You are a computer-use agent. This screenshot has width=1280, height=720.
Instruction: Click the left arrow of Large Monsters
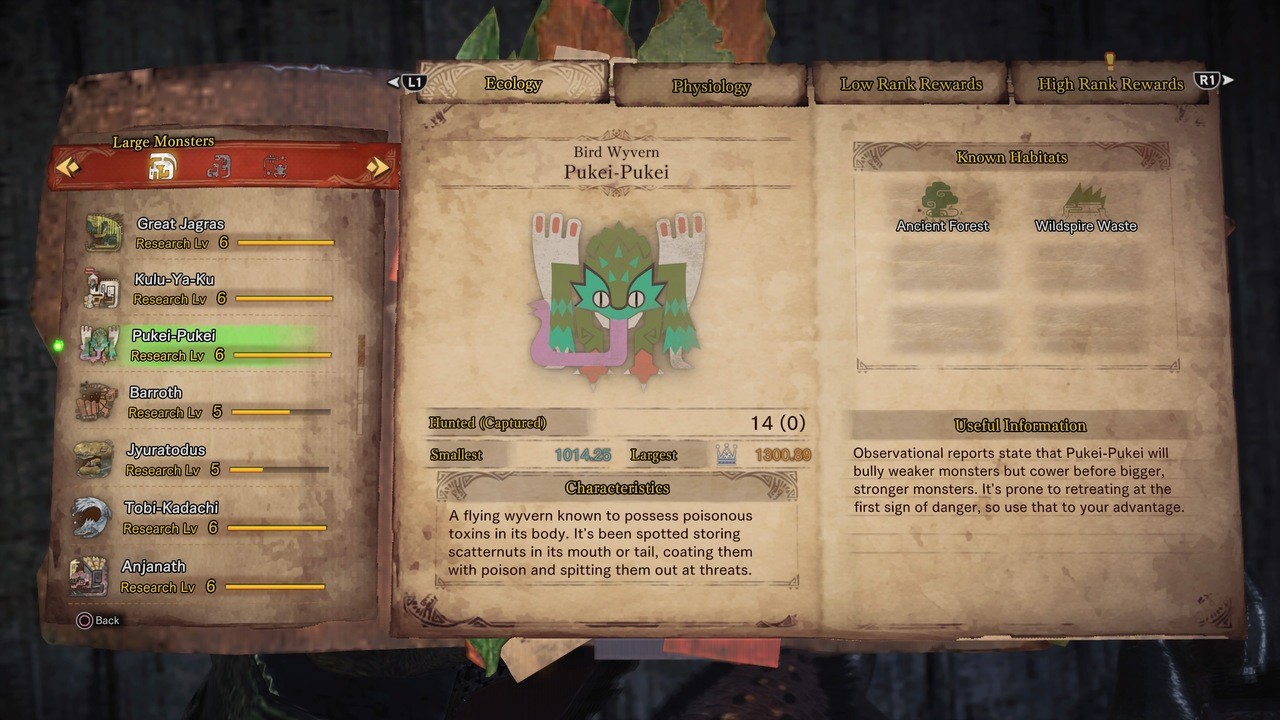click(68, 167)
